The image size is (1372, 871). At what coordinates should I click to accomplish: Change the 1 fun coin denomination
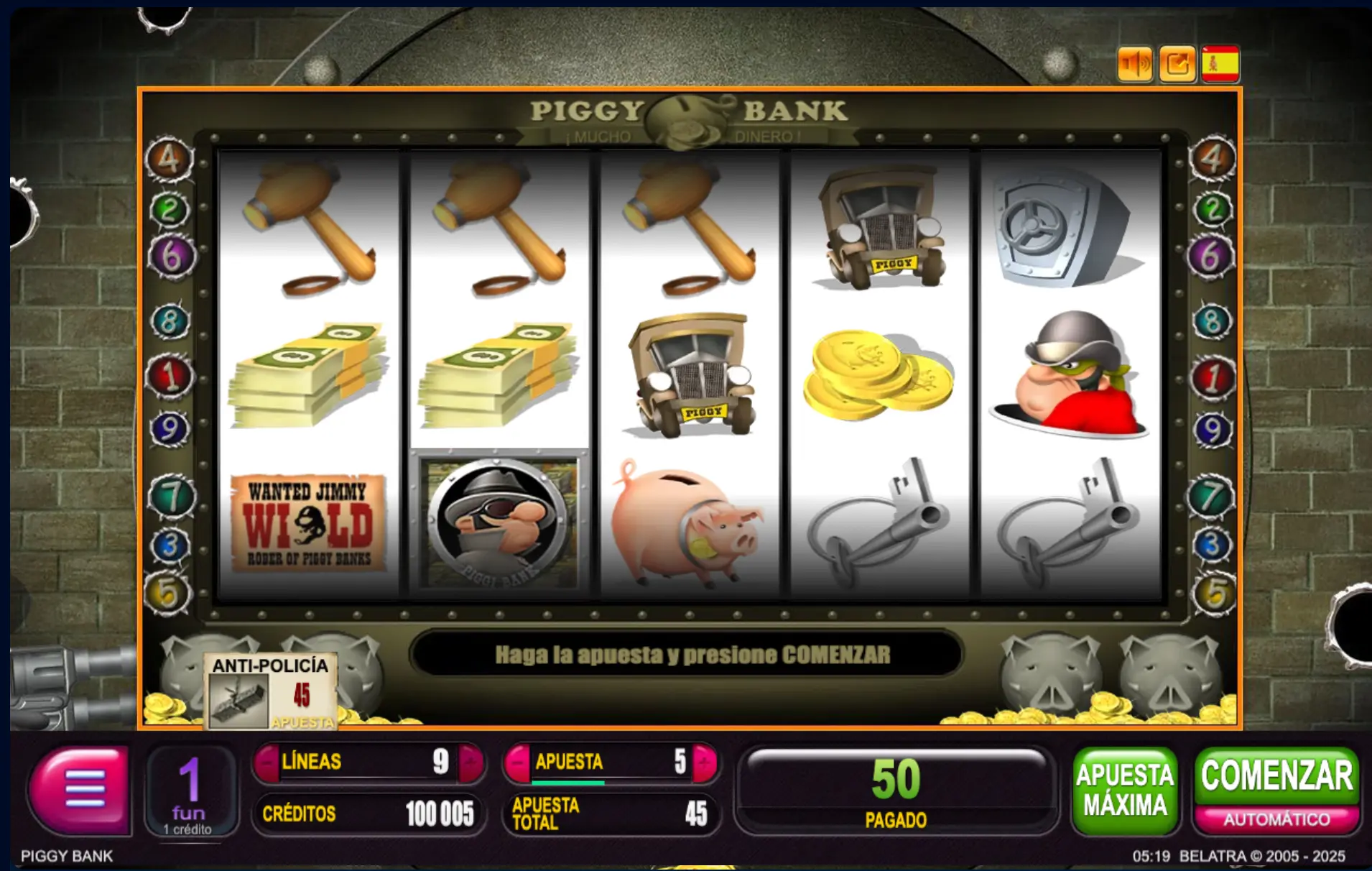(x=189, y=791)
